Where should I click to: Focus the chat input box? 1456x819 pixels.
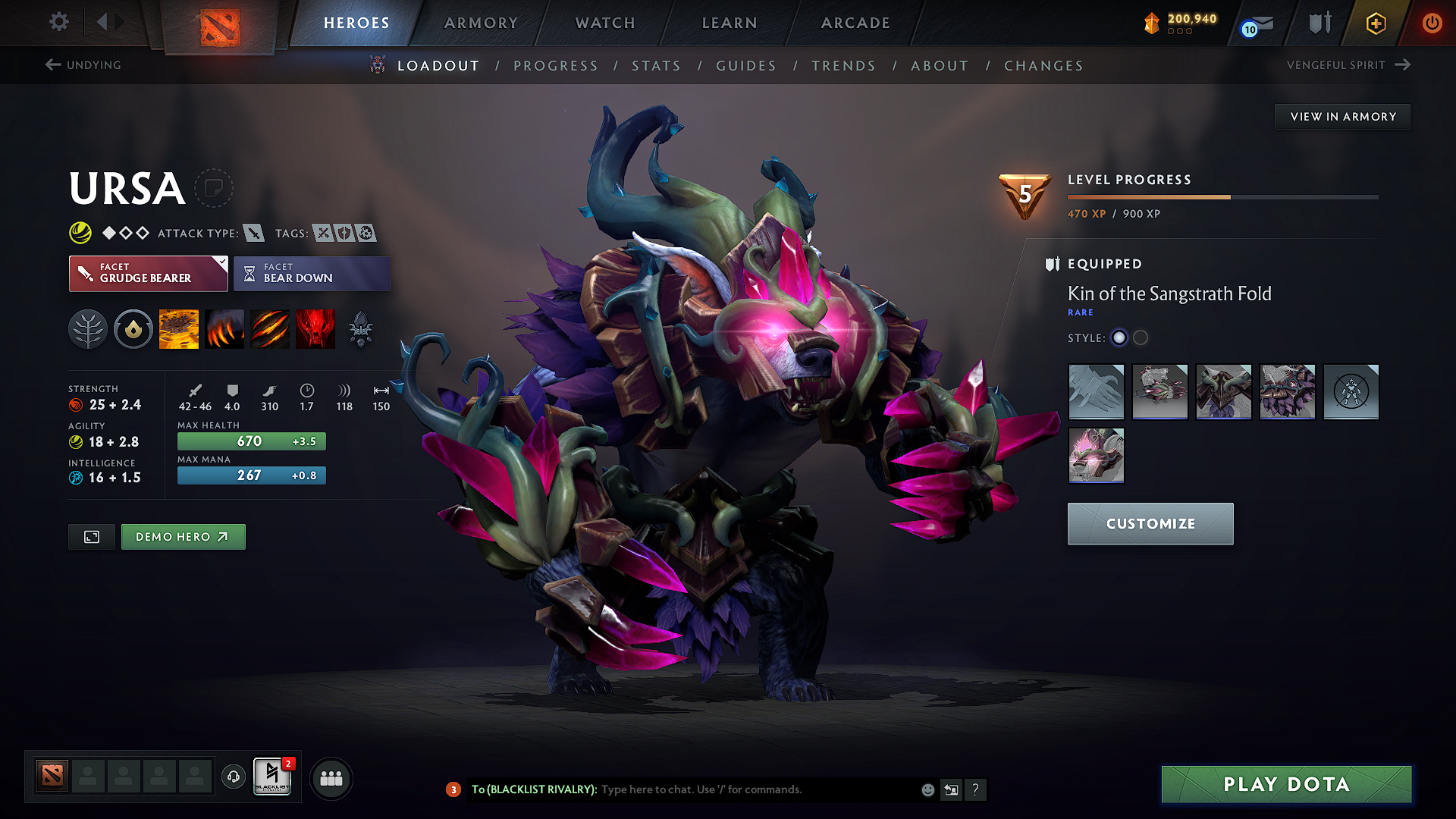coord(758,789)
